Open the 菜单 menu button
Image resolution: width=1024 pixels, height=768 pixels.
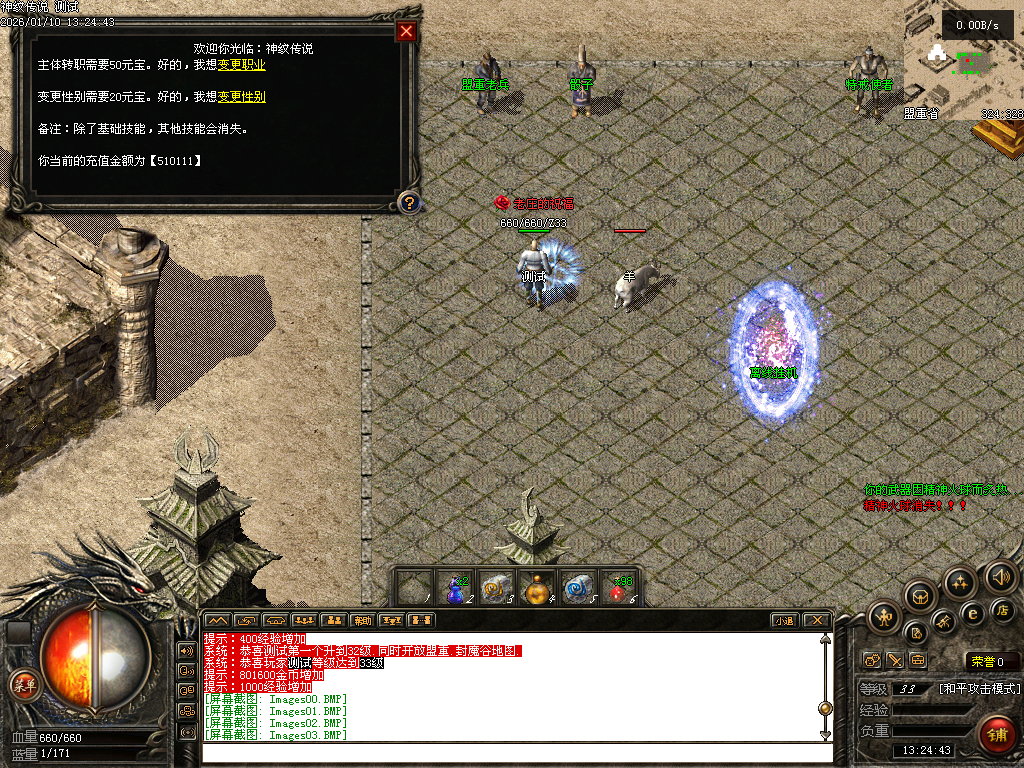click(22, 685)
